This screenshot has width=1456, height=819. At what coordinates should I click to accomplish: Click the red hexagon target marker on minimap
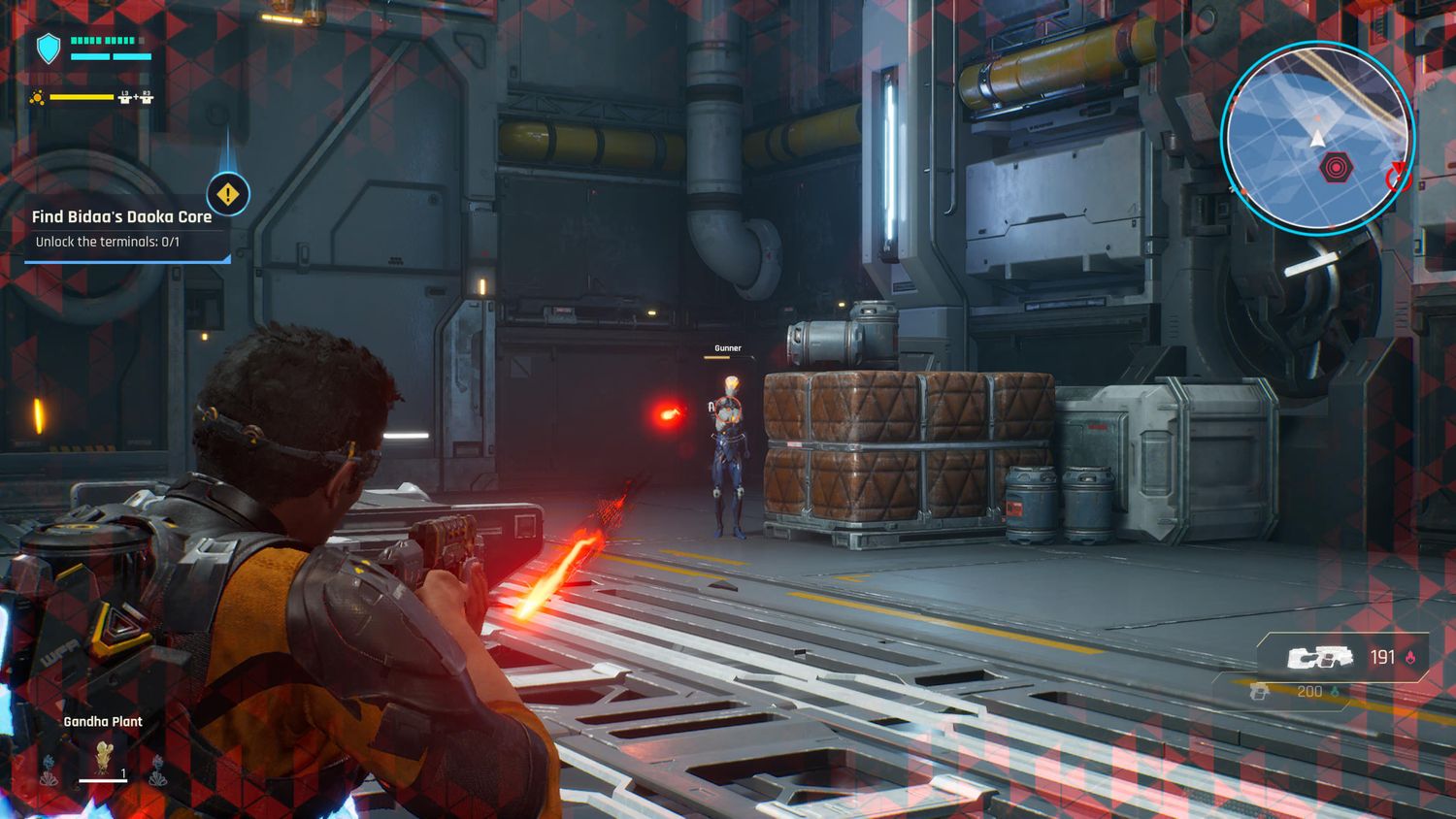[x=1336, y=169]
